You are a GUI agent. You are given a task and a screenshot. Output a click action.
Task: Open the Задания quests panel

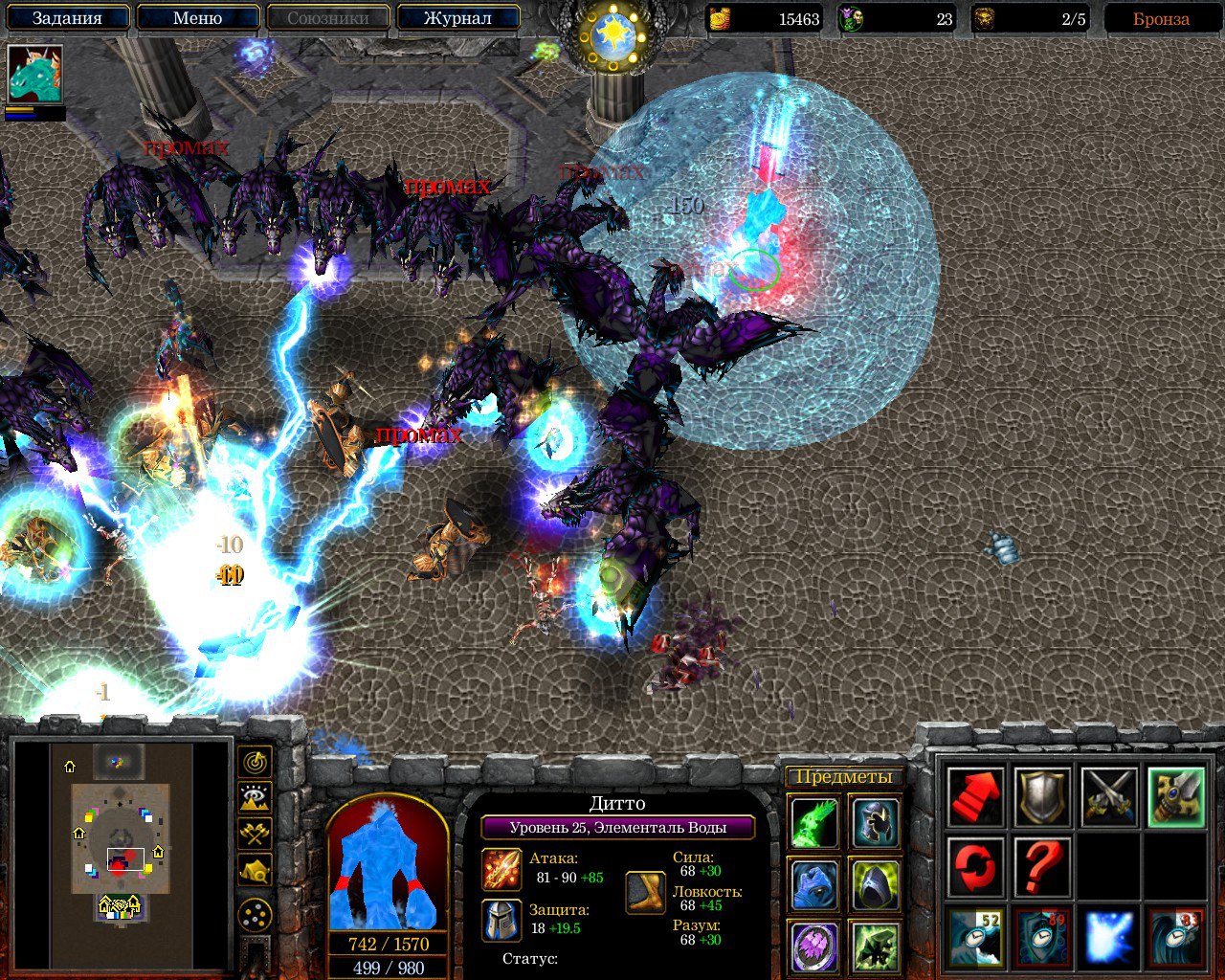[67, 18]
